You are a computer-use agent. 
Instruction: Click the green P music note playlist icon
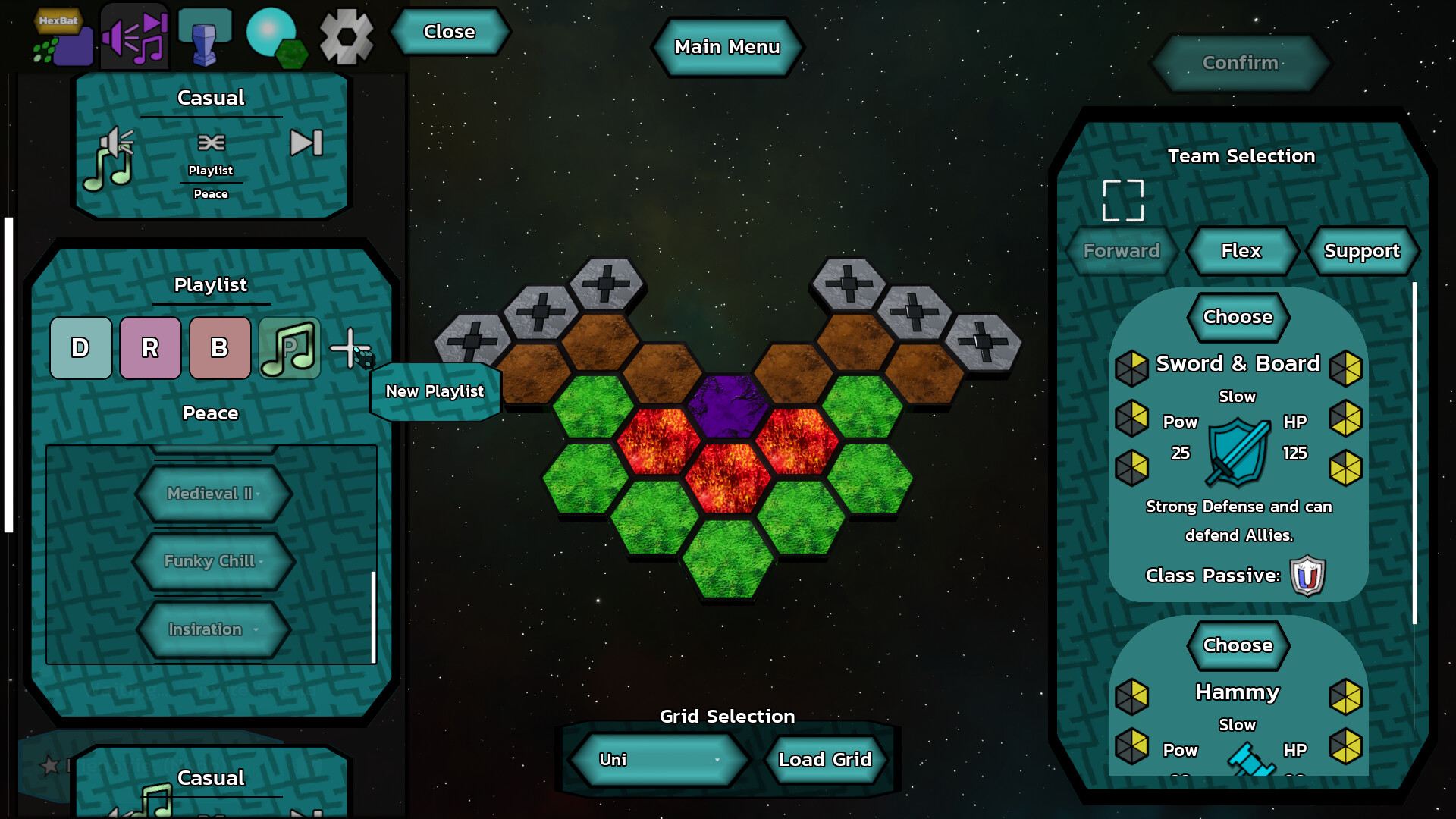tap(289, 348)
